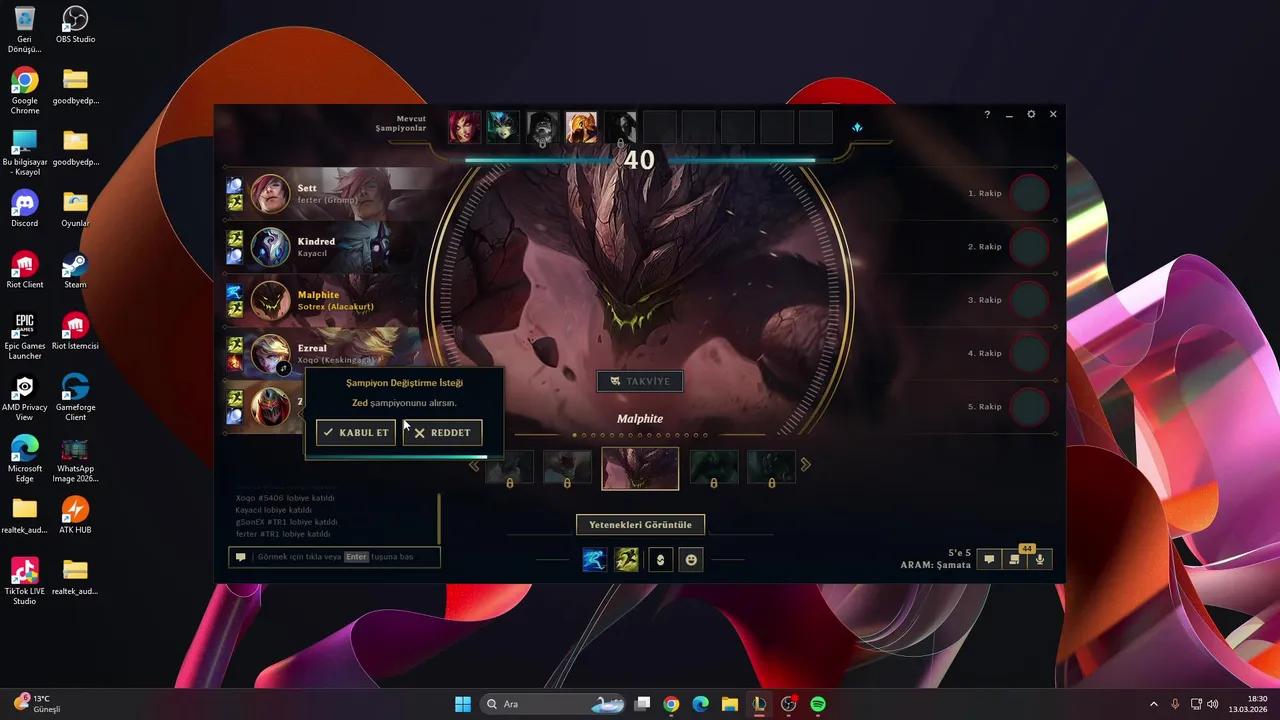Expand hidden icons in the system tray
Viewport: 1280px width, 720px height.
[1155, 703]
